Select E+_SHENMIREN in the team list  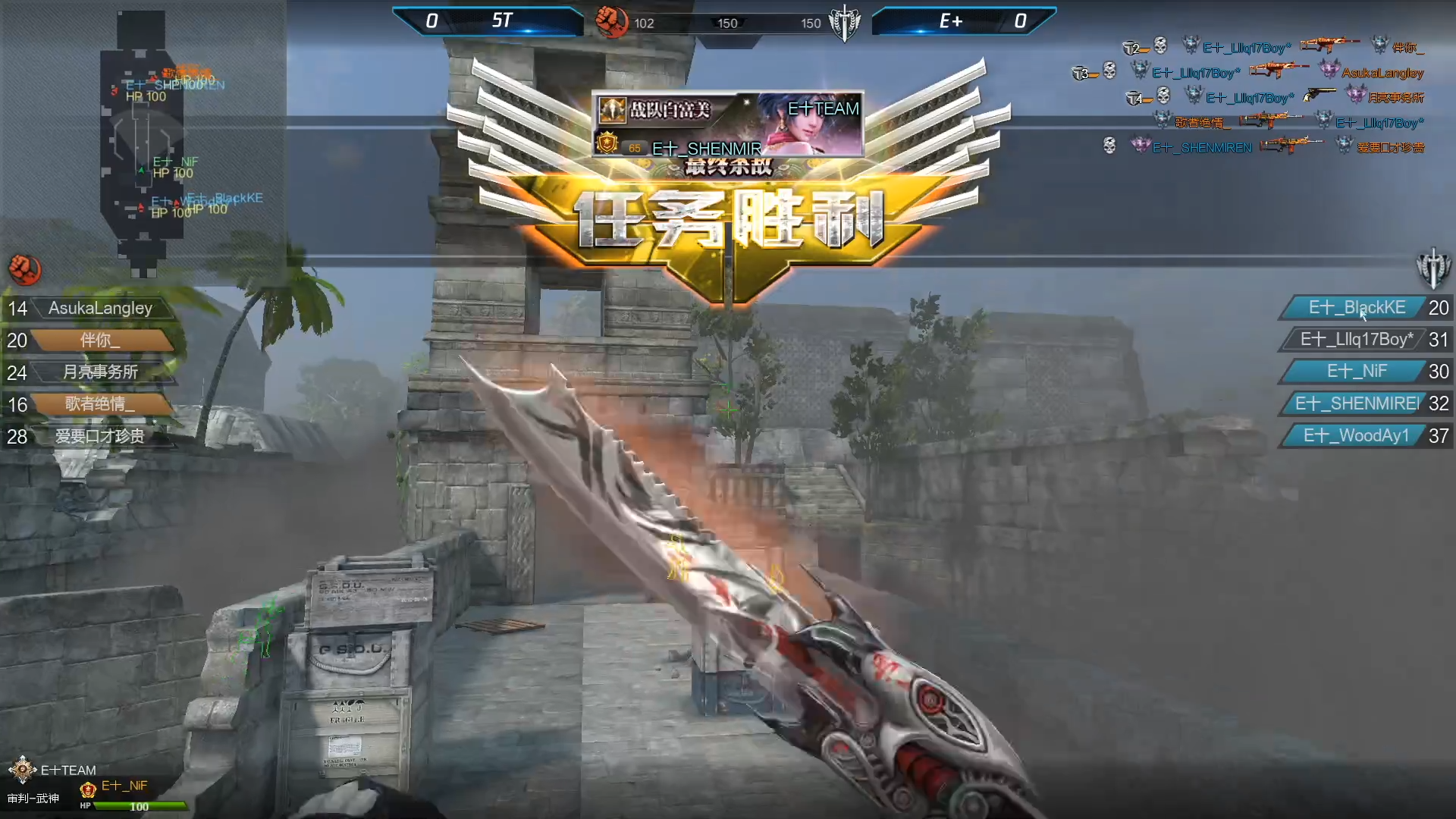[x=1357, y=403]
